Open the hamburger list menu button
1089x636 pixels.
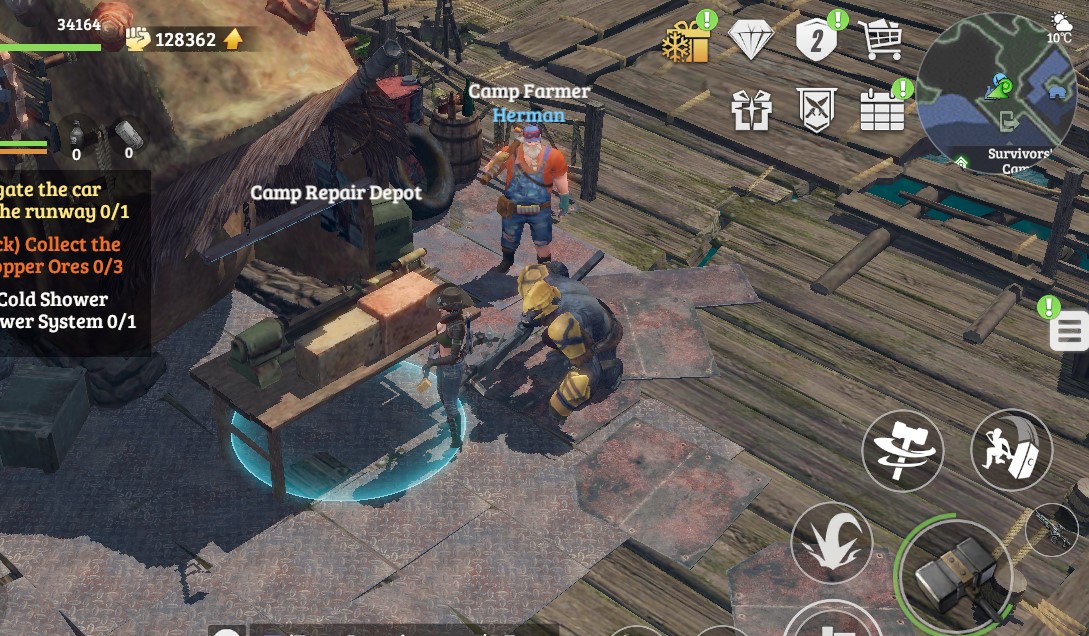1069,331
